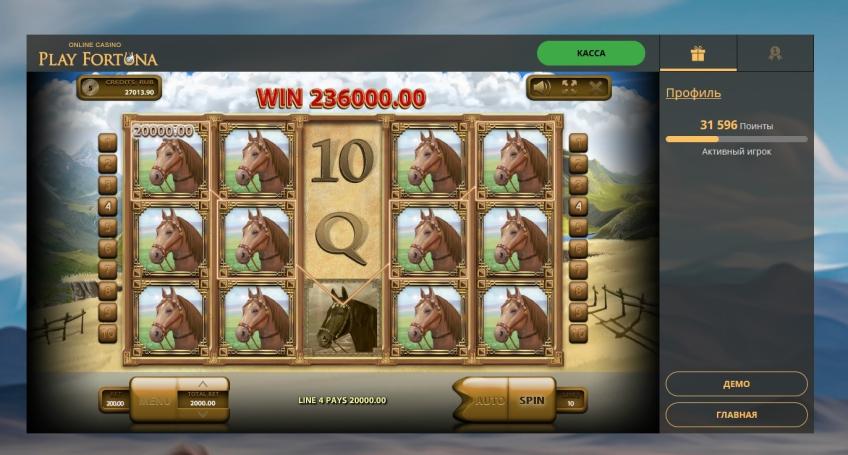The width and height of the screenshot is (848, 455).
Task: Switch to the medal ribbon tab
Action: [x=775, y=54]
